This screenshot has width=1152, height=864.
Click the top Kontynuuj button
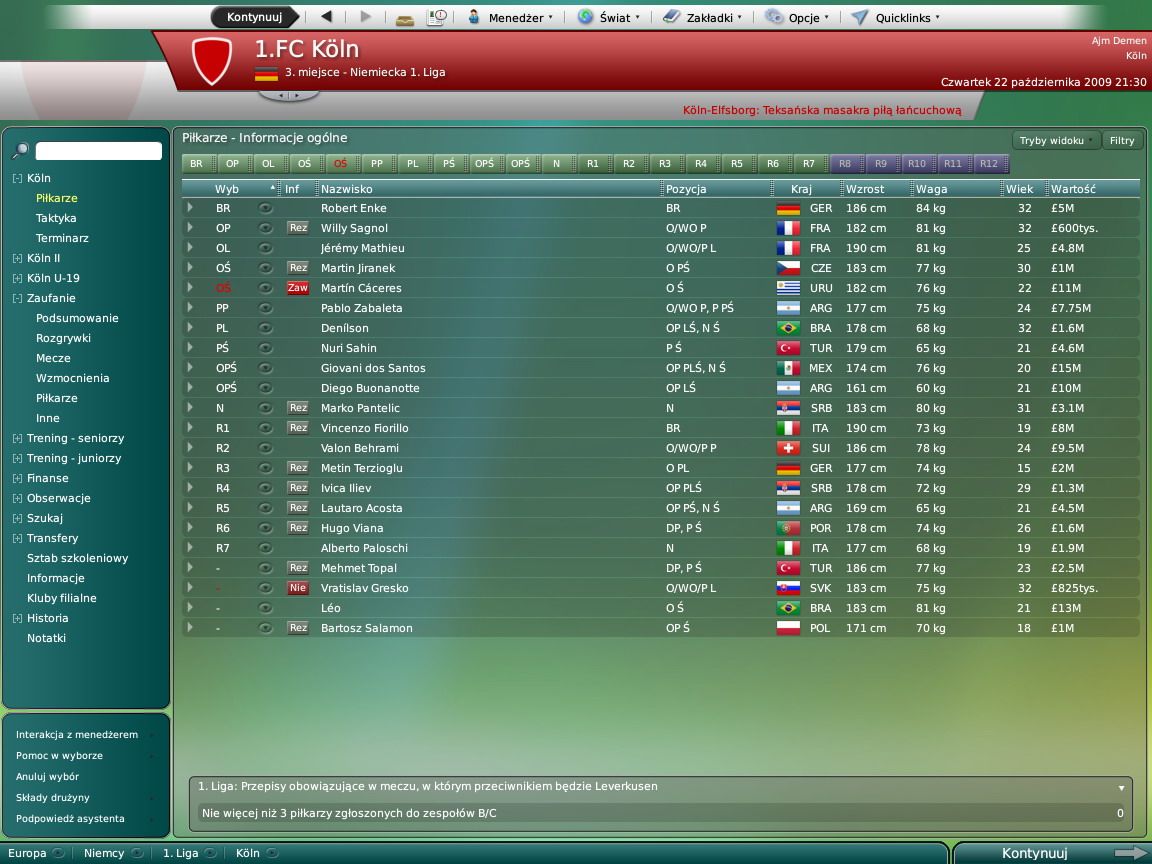pyautogui.click(x=254, y=17)
